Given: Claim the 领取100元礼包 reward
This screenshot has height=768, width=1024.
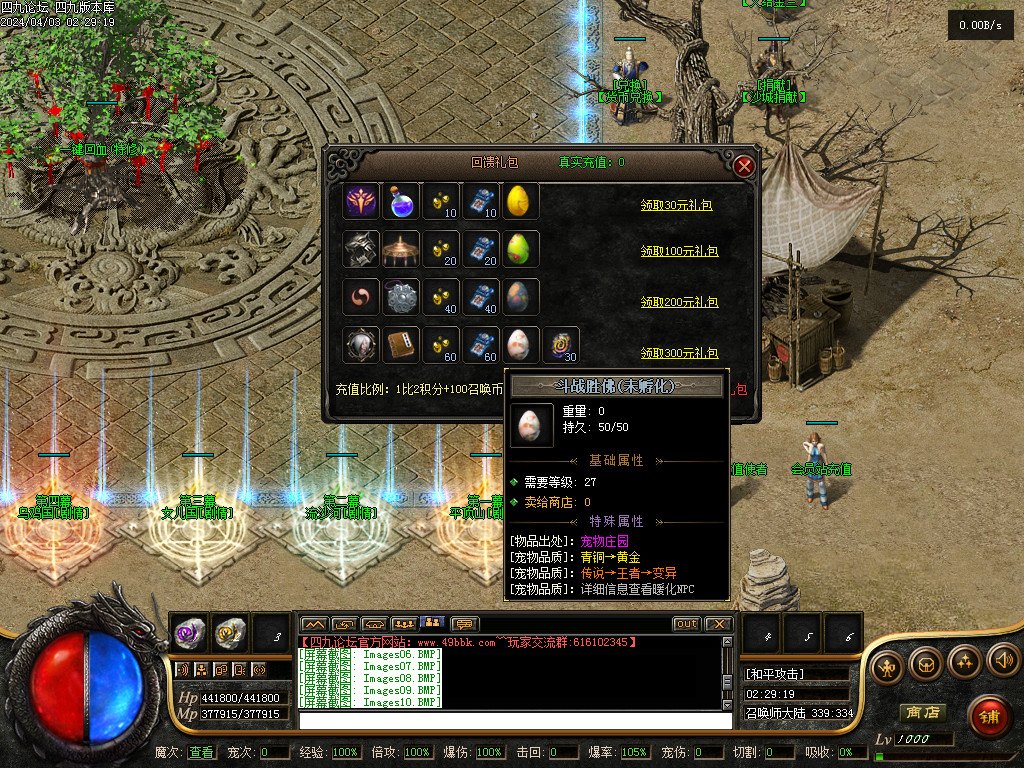Looking at the screenshot, I should point(679,252).
